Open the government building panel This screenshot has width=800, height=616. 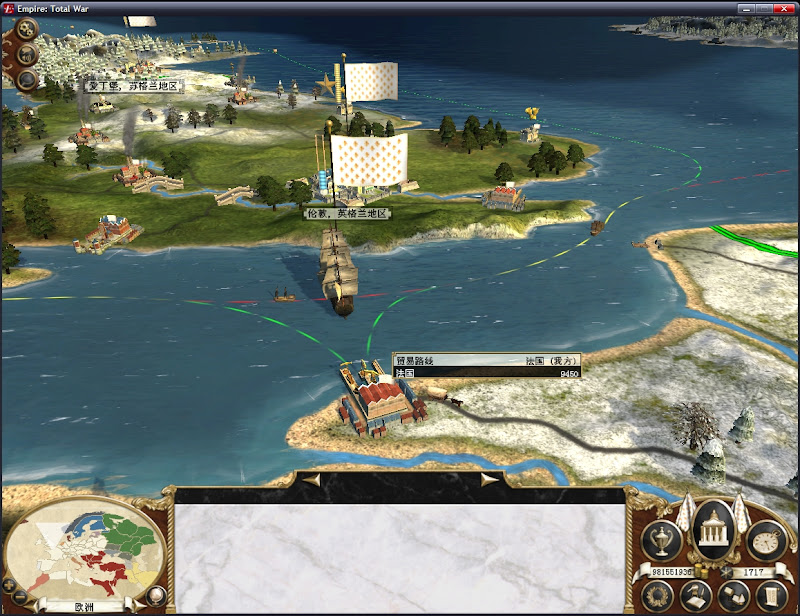(x=714, y=529)
